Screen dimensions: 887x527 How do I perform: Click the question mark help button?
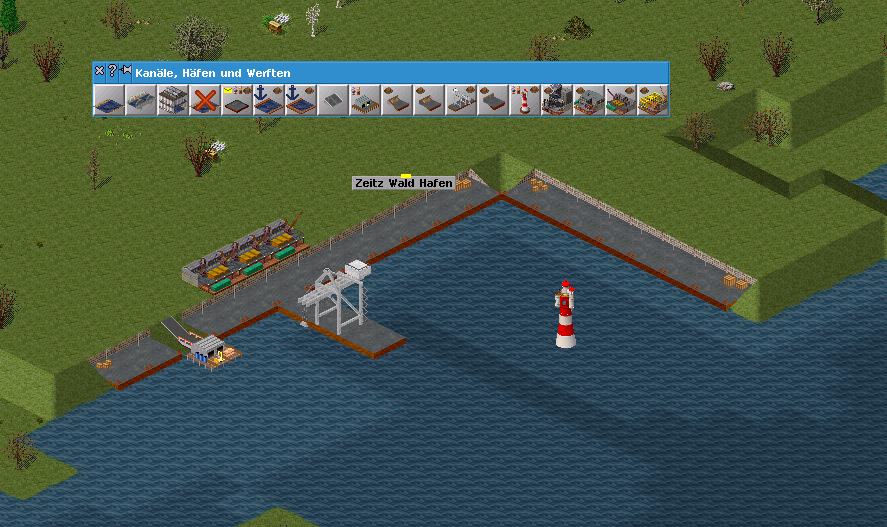tap(112, 71)
